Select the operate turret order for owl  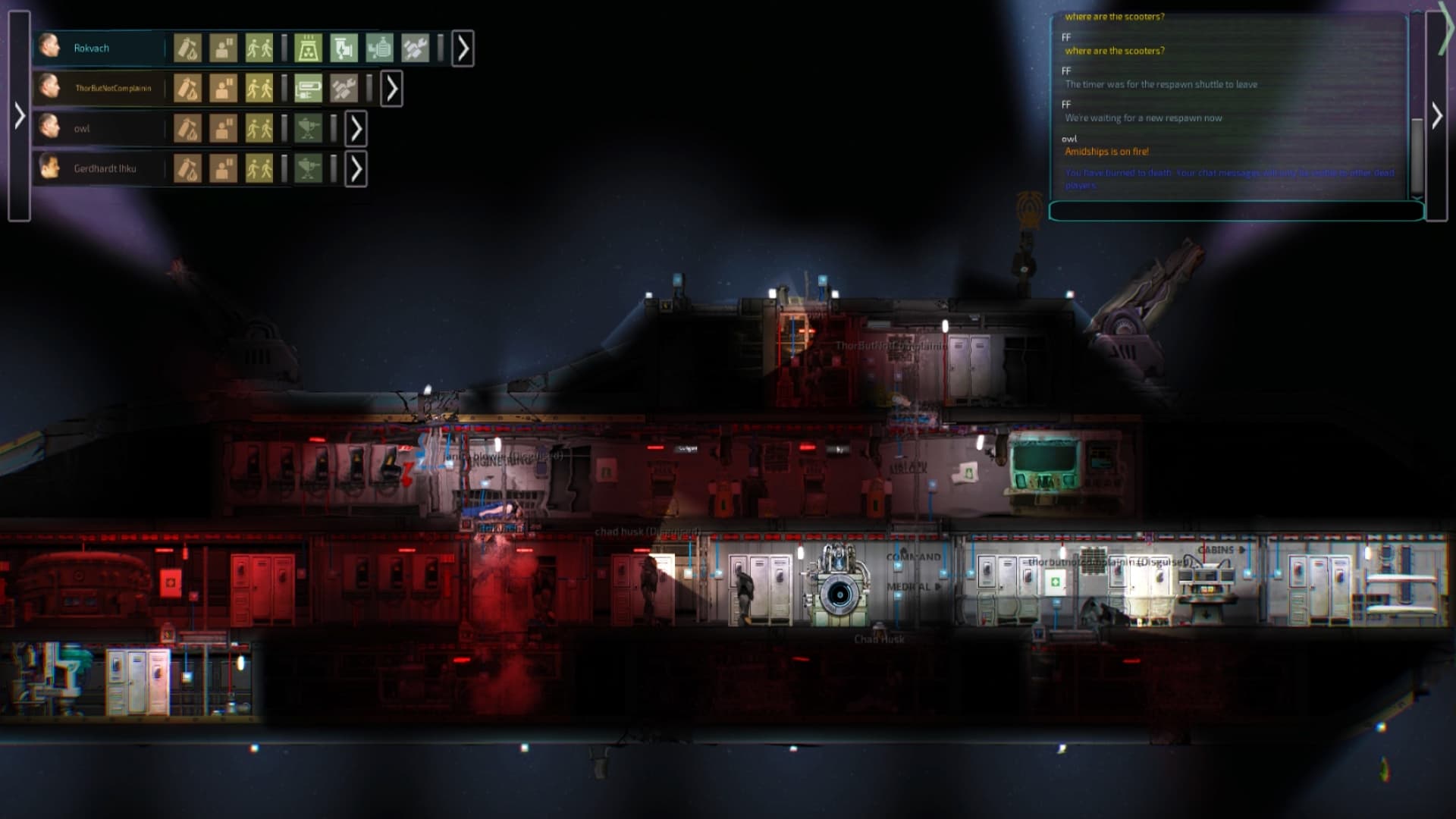pyautogui.click(x=308, y=129)
